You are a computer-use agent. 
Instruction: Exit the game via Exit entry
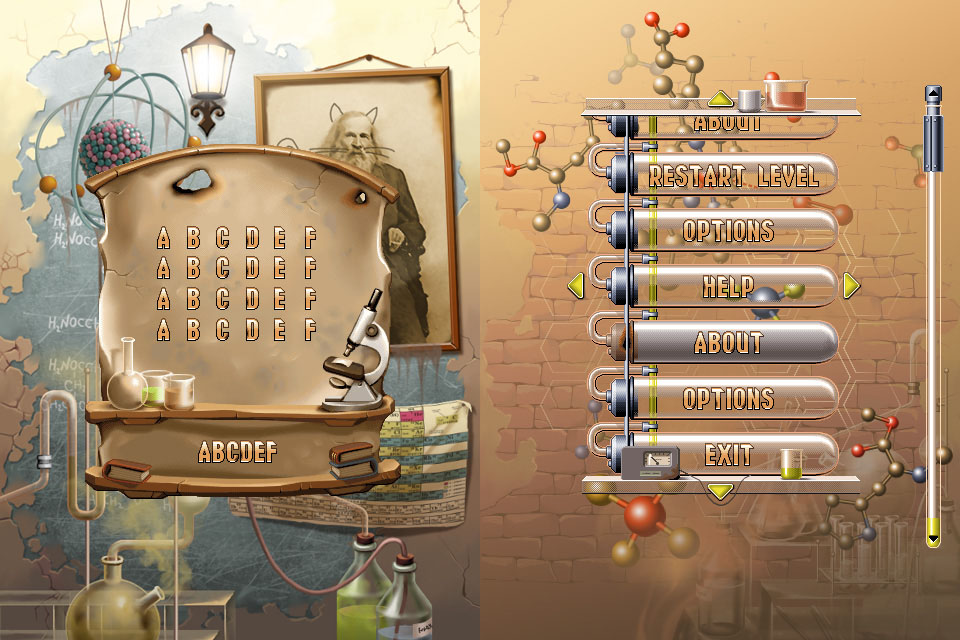click(x=728, y=456)
